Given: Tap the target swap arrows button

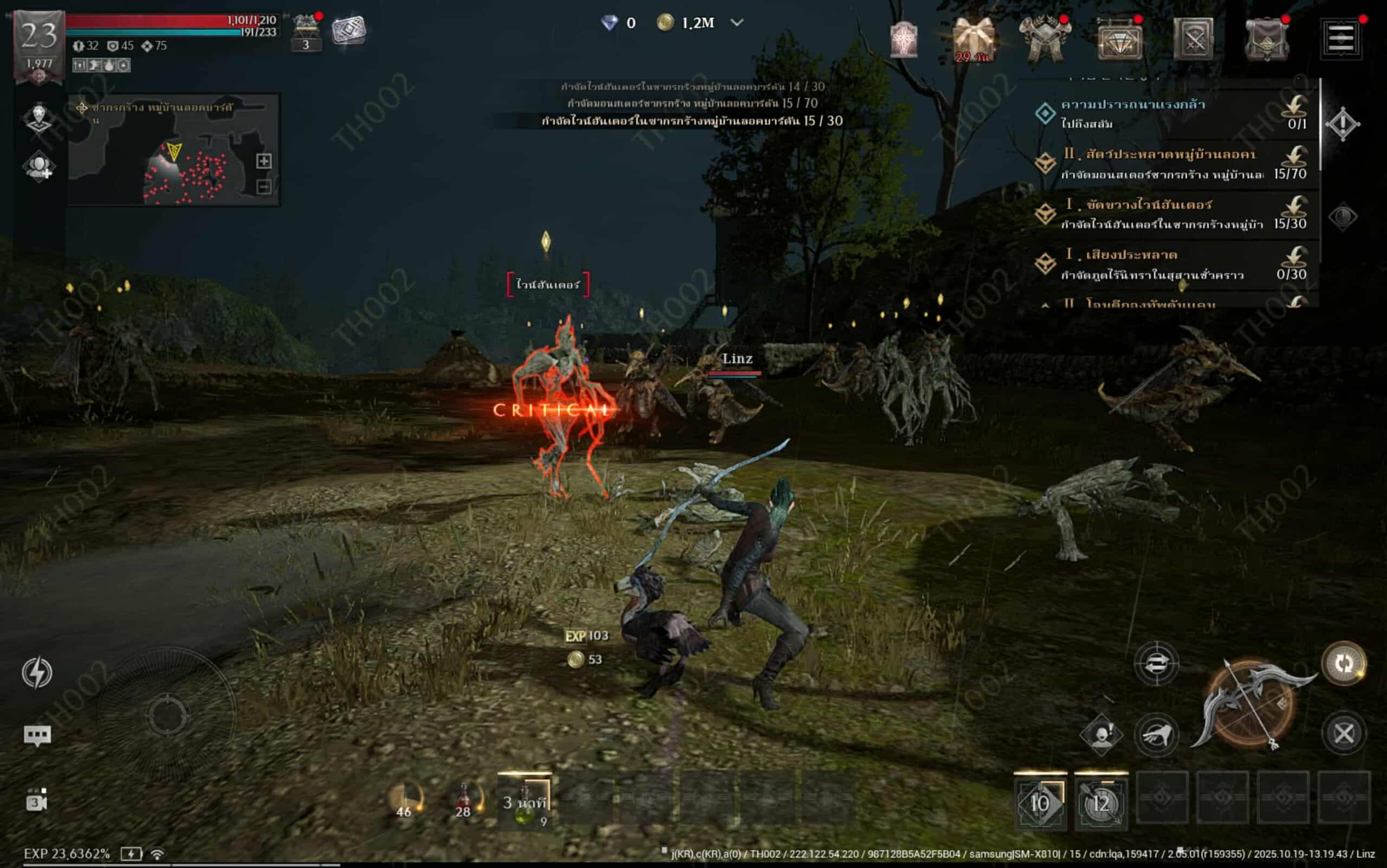Looking at the screenshot, I should coord(1156,664).
